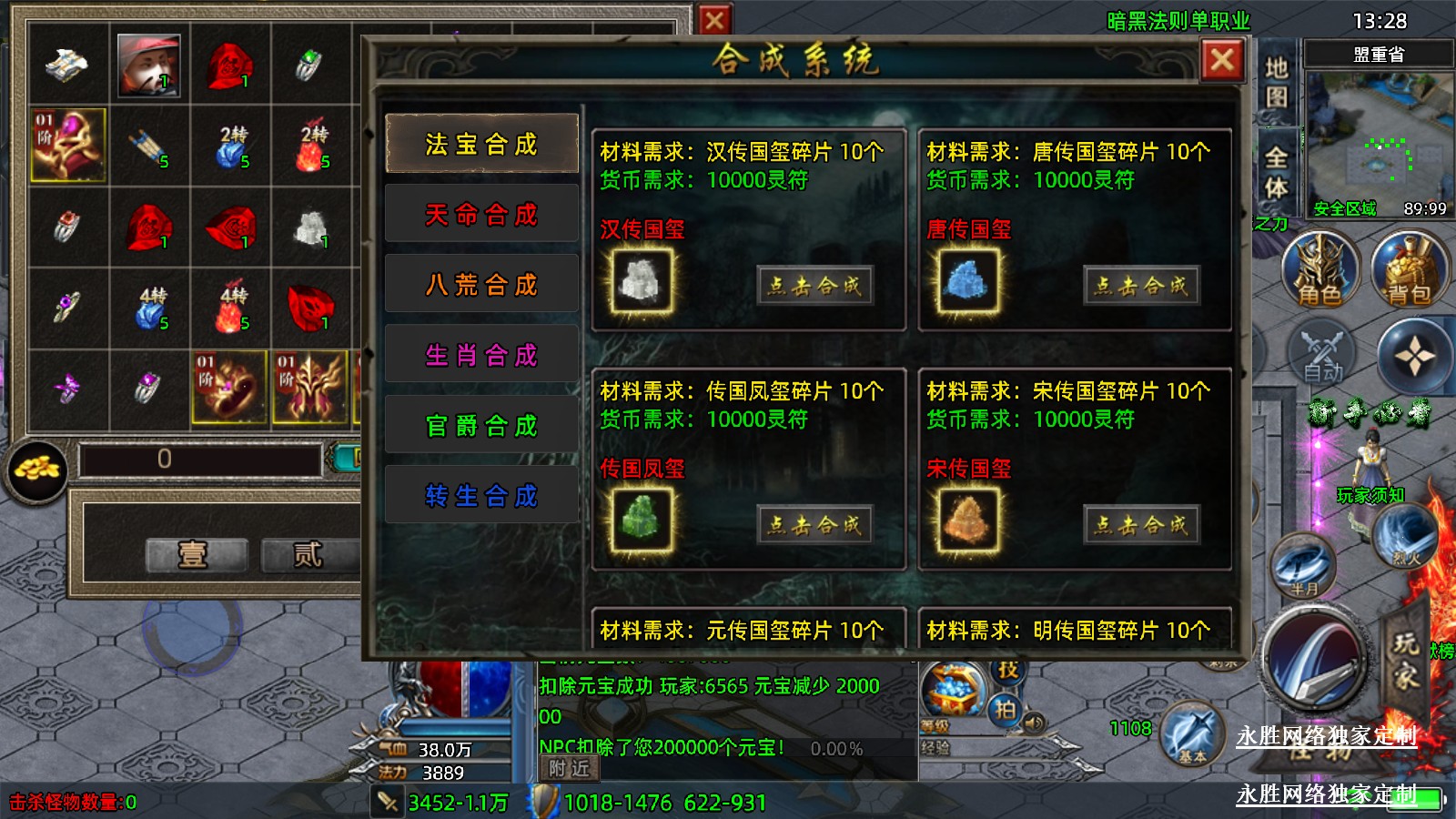
Task: Close the 合成系统 synthesis window
Action: [x=1222, y=61]
